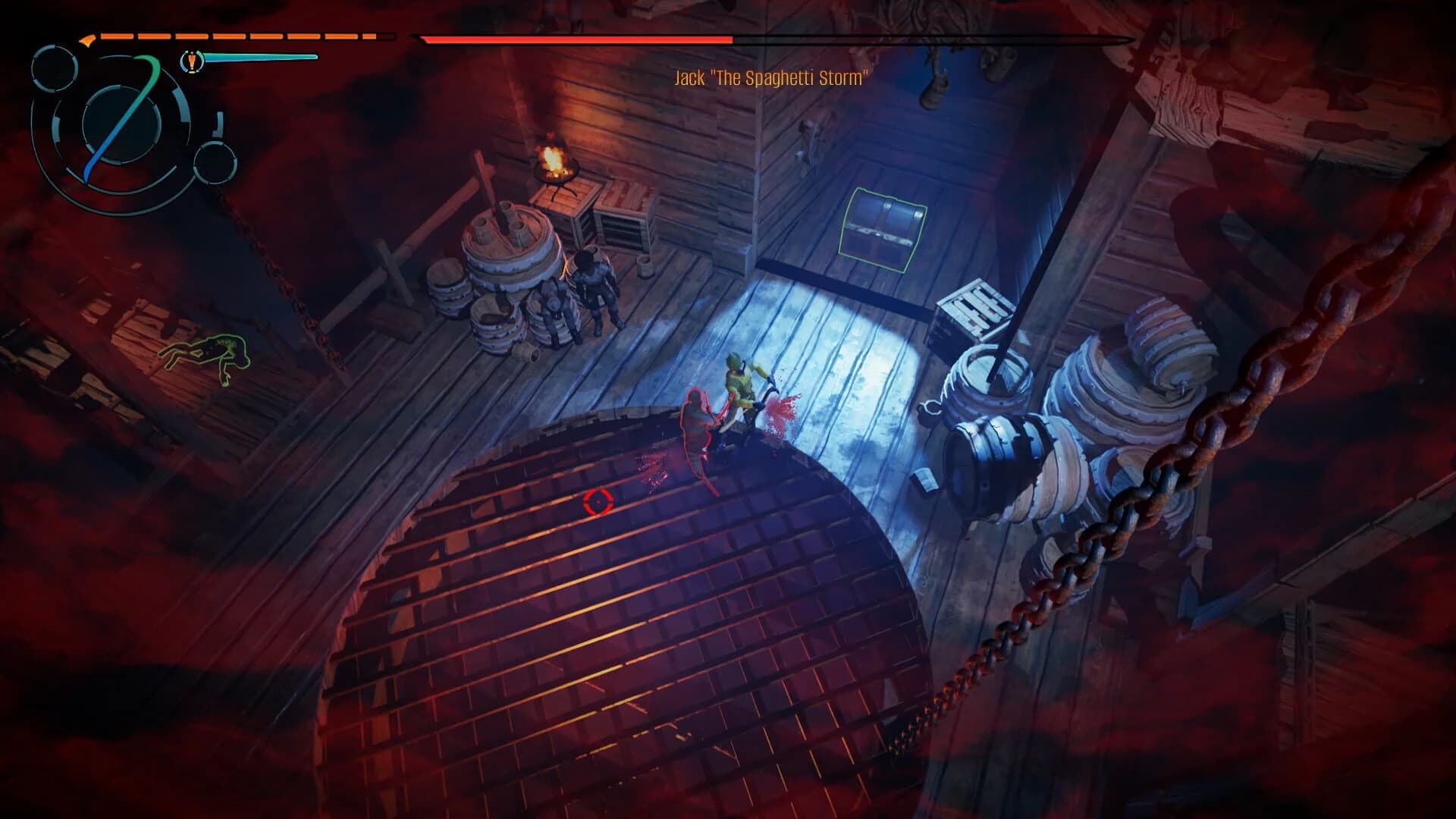The width and height of the screenshot is (1456, 819).
Task: Select the orange exclamation objective marker icon
Action: (192, 63)
